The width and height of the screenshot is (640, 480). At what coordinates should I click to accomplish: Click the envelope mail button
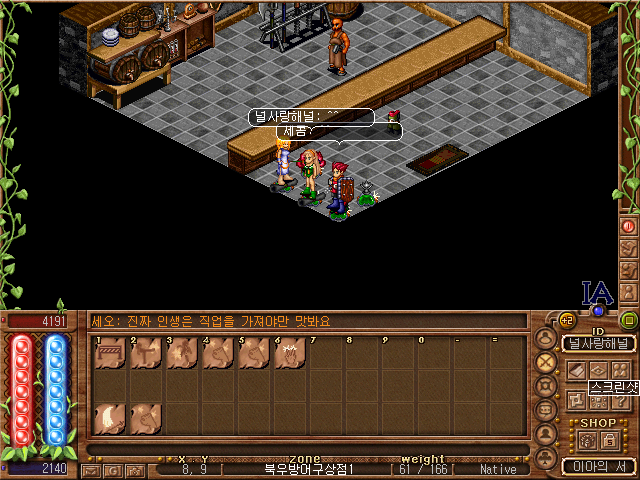point(92,469)
